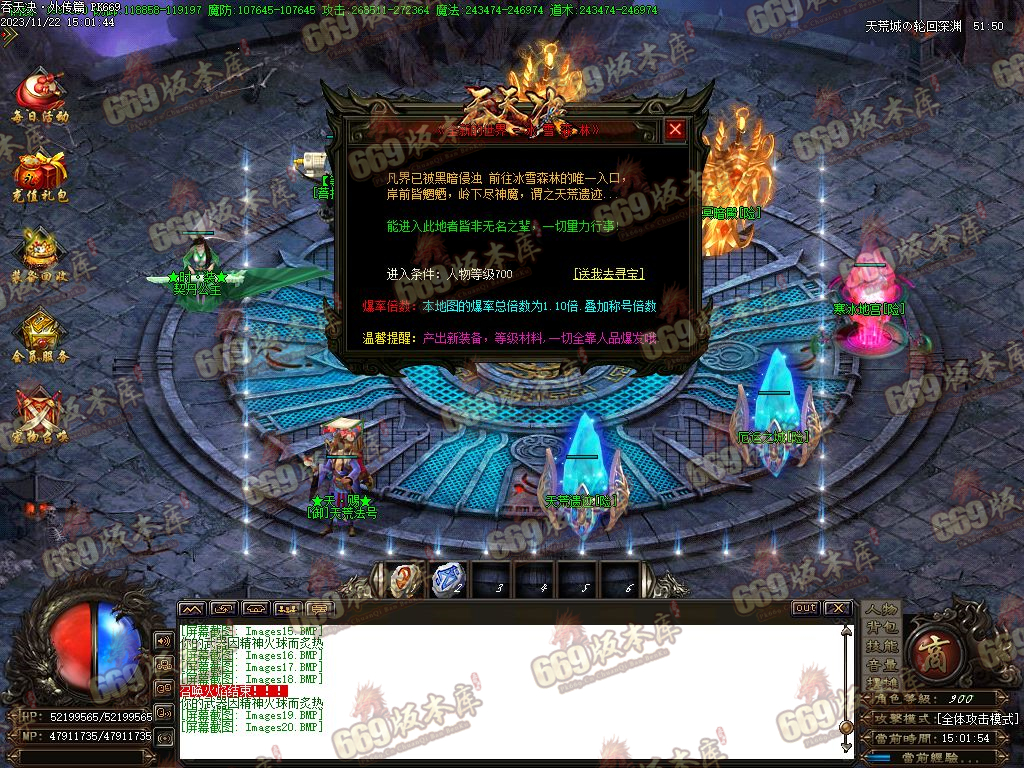
Task: Open the 背包 bag panel
Action: pos(882,627)
